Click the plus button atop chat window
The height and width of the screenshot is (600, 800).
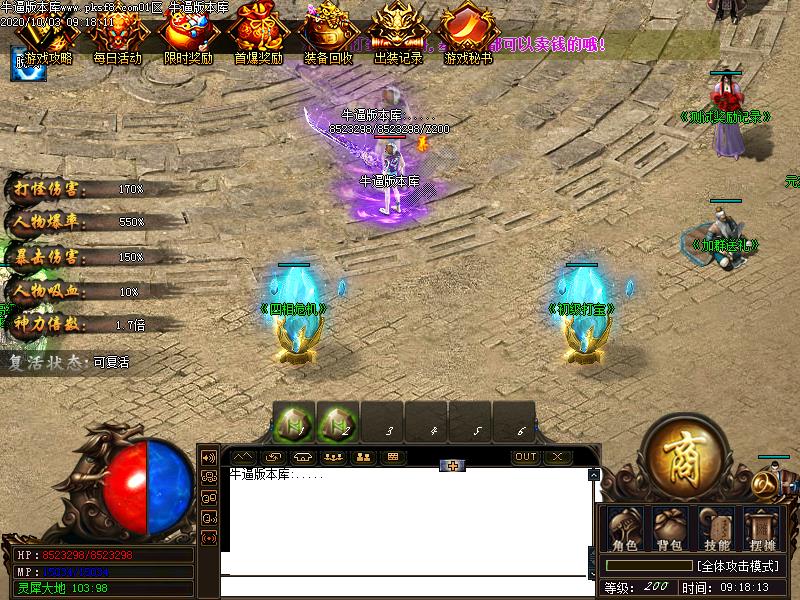453,466
